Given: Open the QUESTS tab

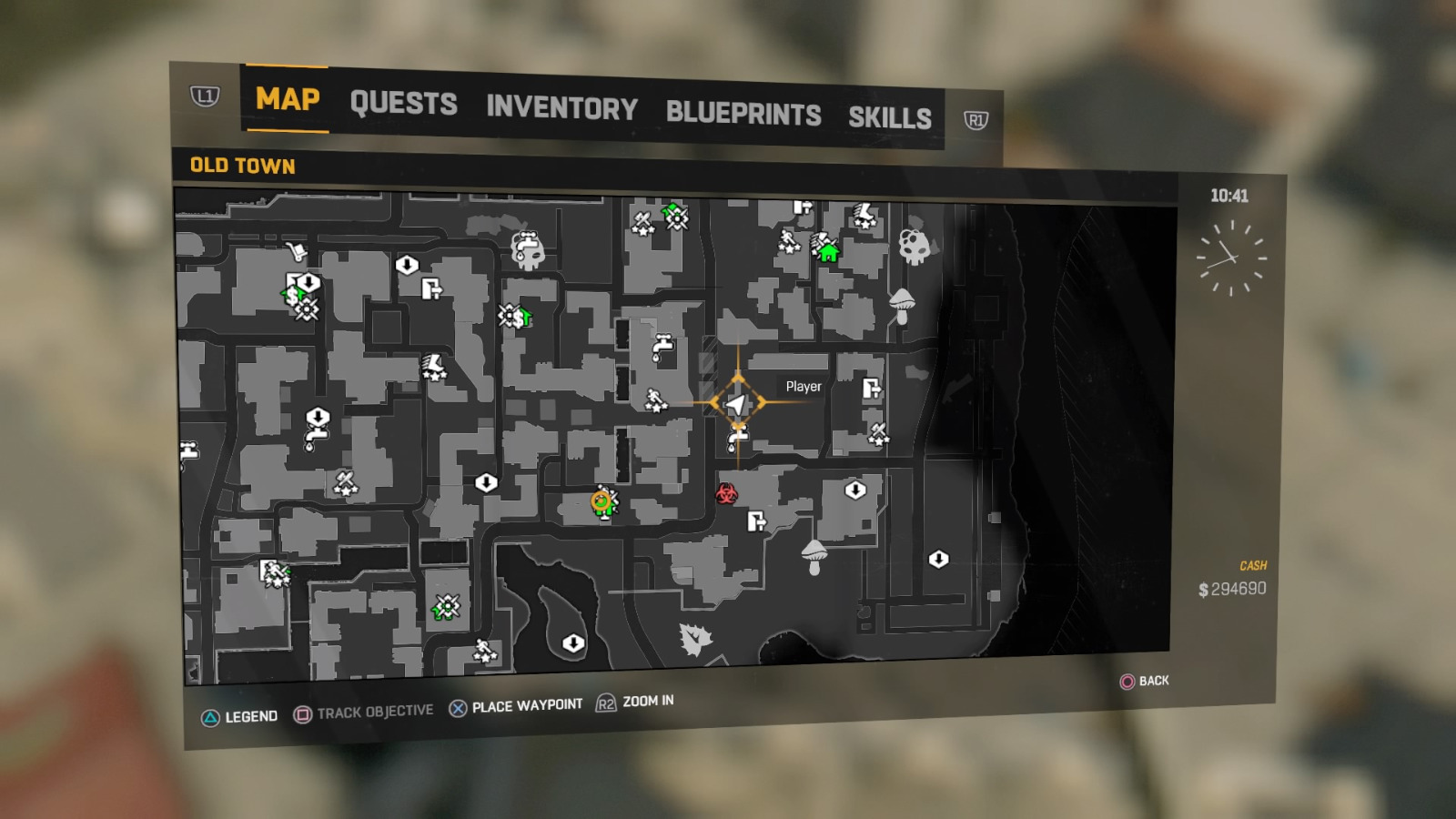Looking at the screenshot, I should point(404,103).
